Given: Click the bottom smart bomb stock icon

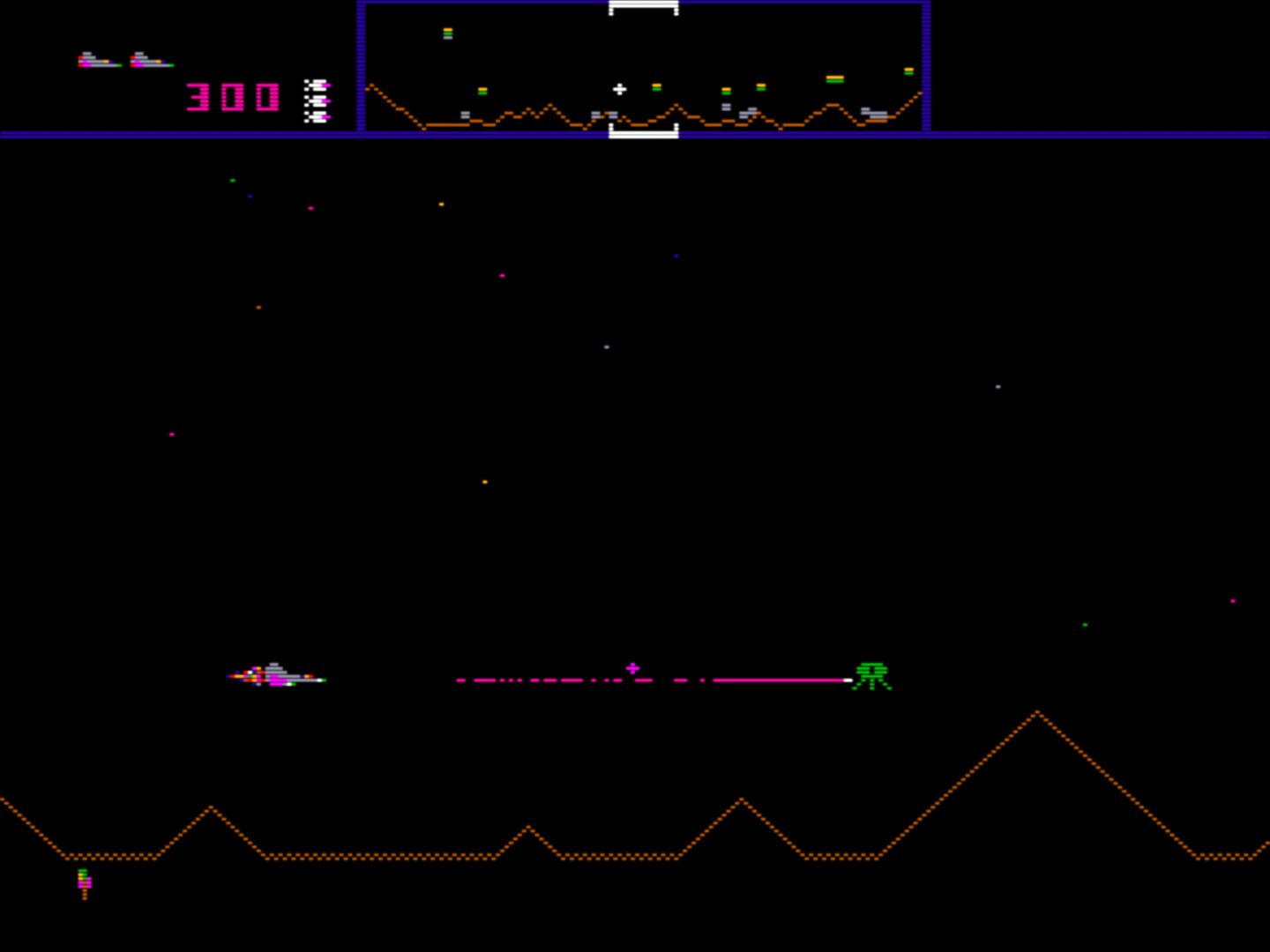Looking at the screenshot, I should click(x=316, y=115).
